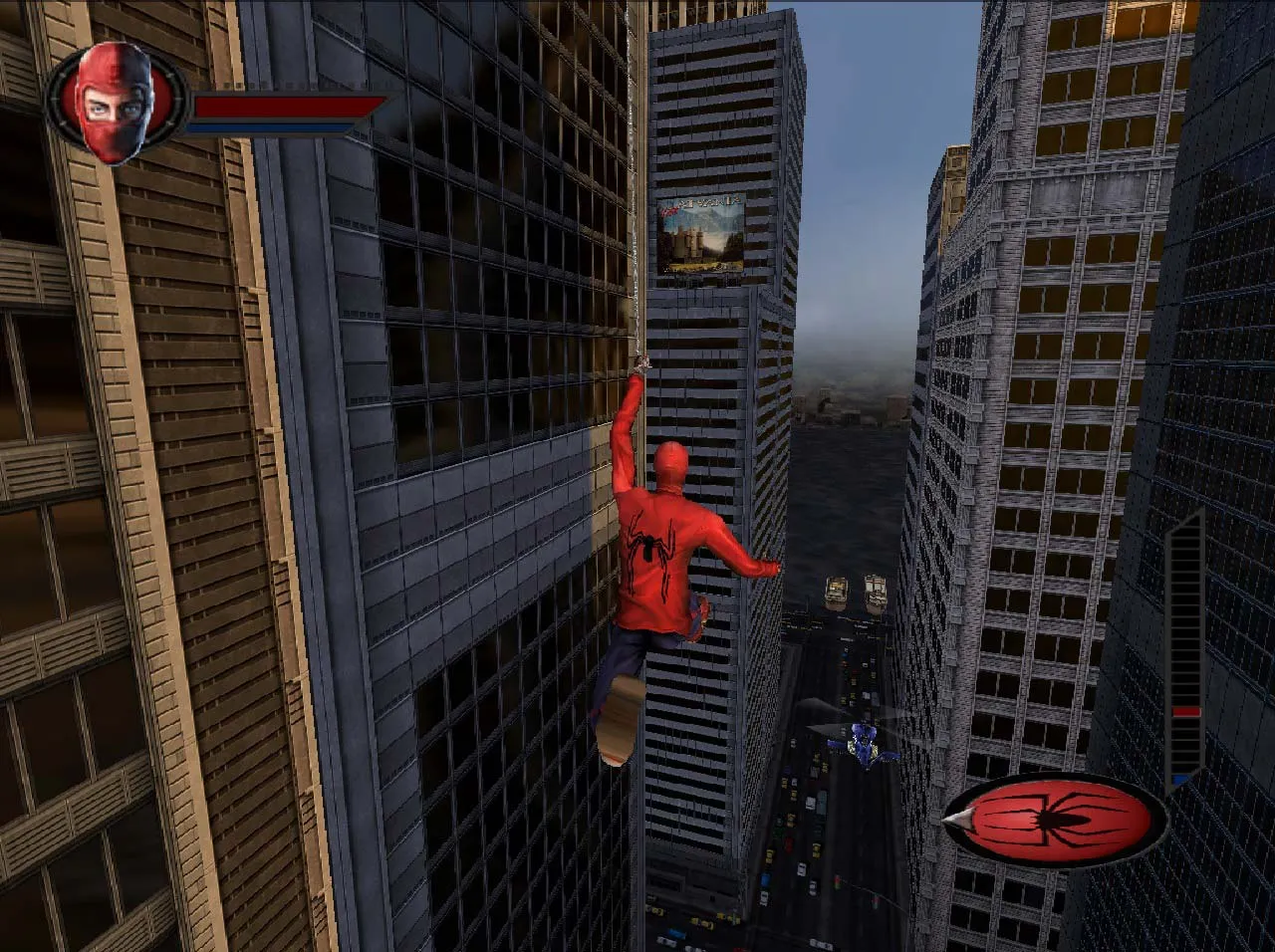1275x952 pixels.
Task: Select the red spider emblem compass
Action: (1057, 820)
